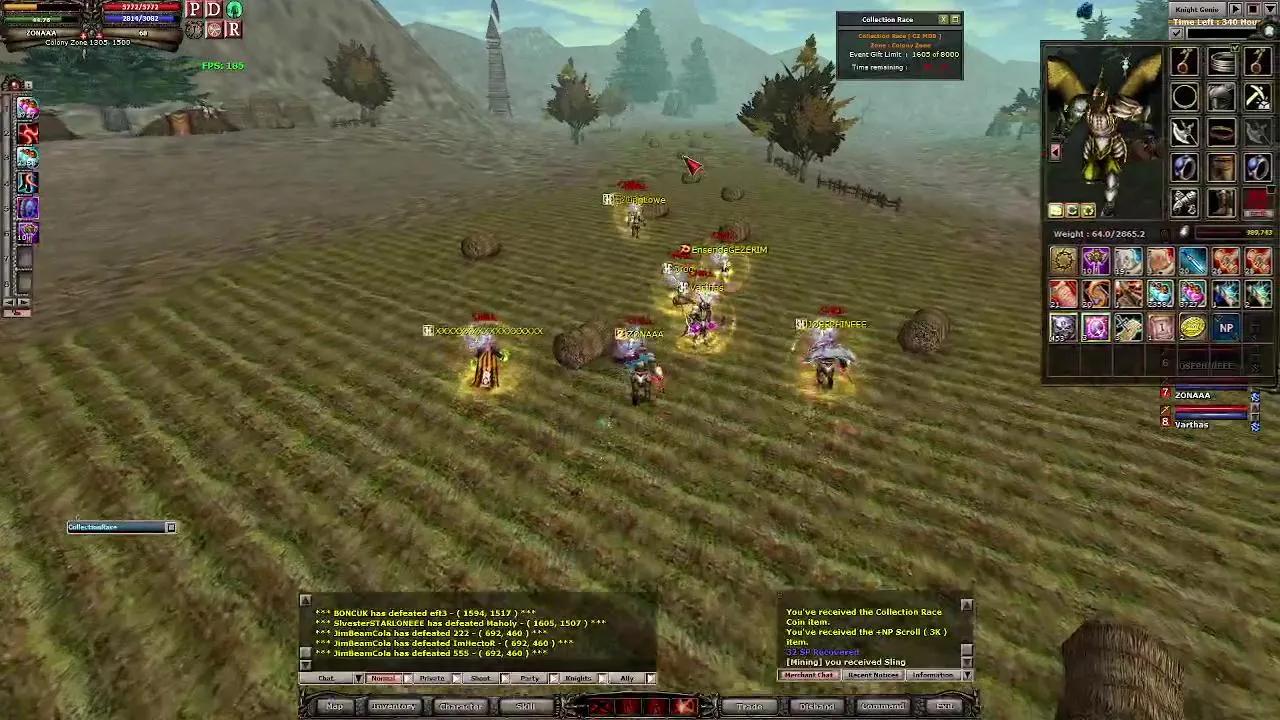Viewport: 1280px width, 720px height.
Task: Click the play button on the Knight Genie panel
Action: click(1236, 9)
